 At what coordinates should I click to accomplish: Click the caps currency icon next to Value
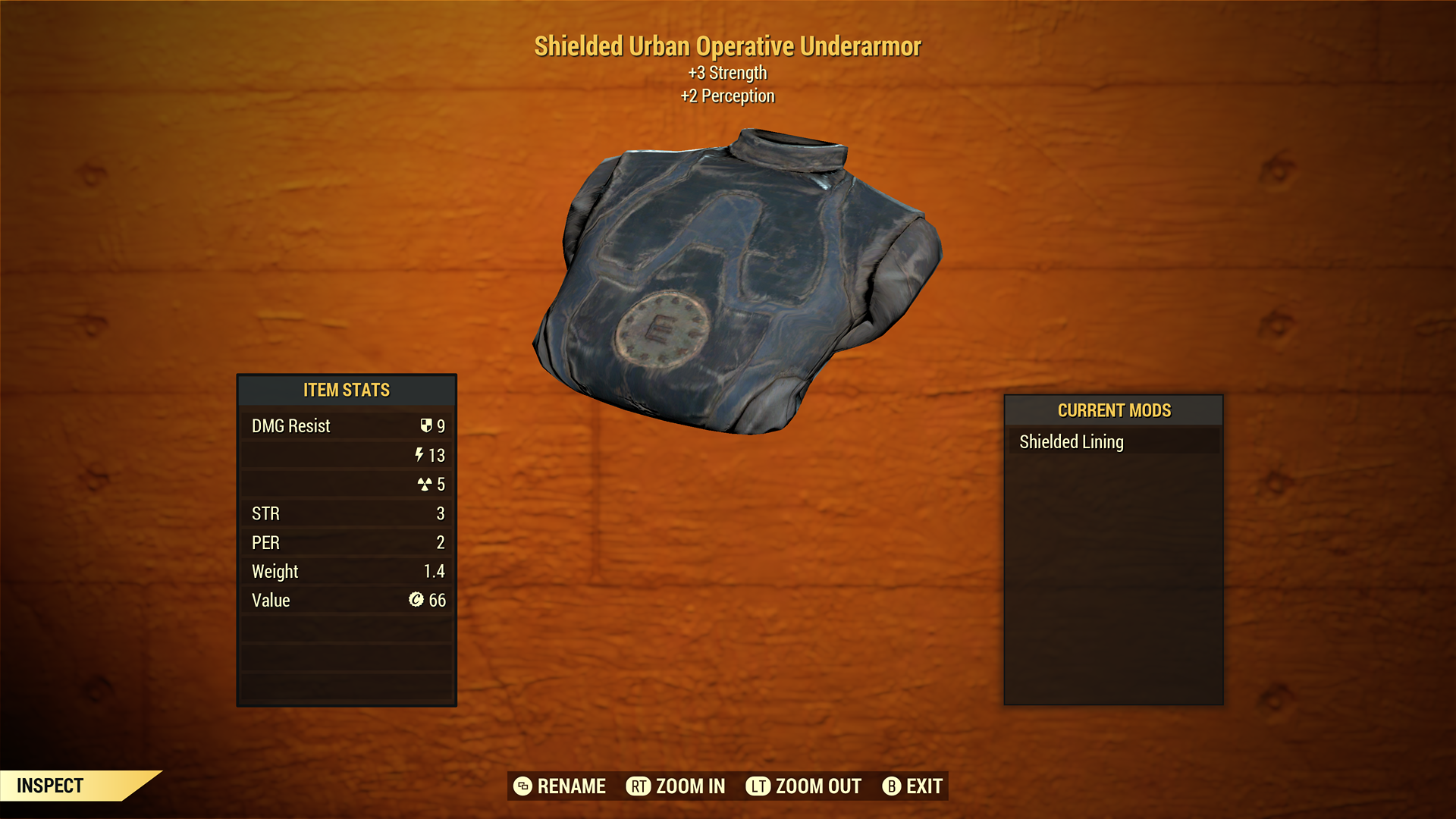[x=415, y=600]
